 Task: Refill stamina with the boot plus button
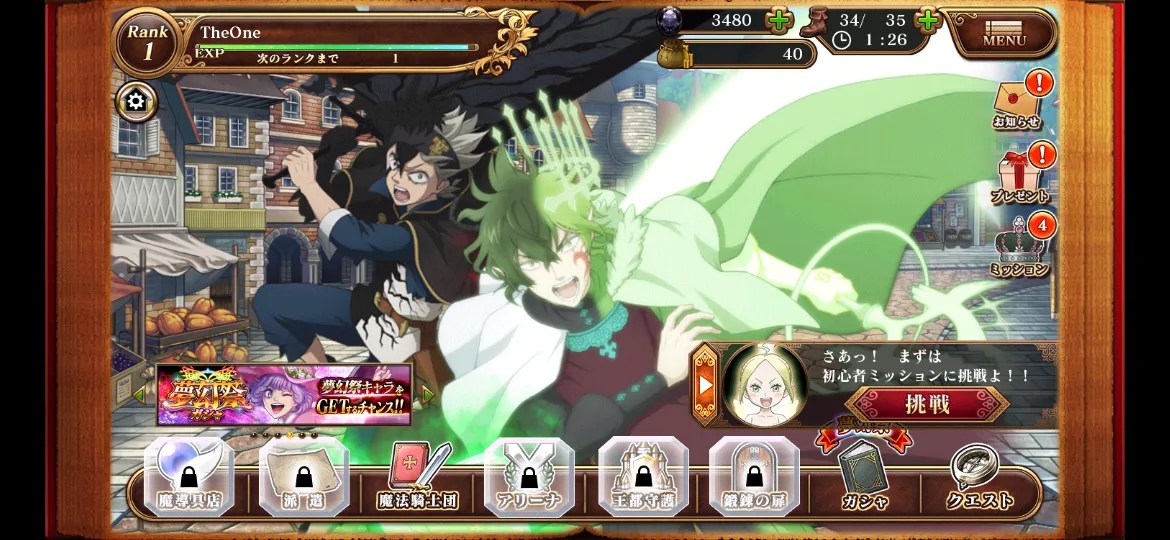tap(928, 20)
